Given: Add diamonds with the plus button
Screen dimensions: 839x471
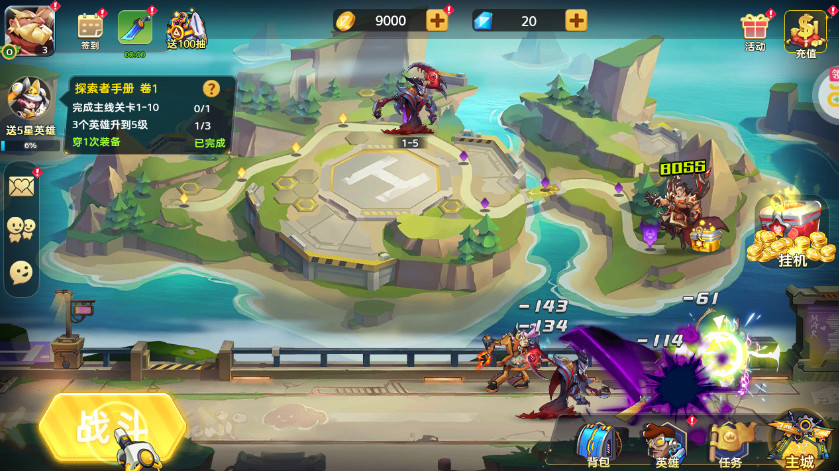Looking at the screenshot, I should point(576,20).
